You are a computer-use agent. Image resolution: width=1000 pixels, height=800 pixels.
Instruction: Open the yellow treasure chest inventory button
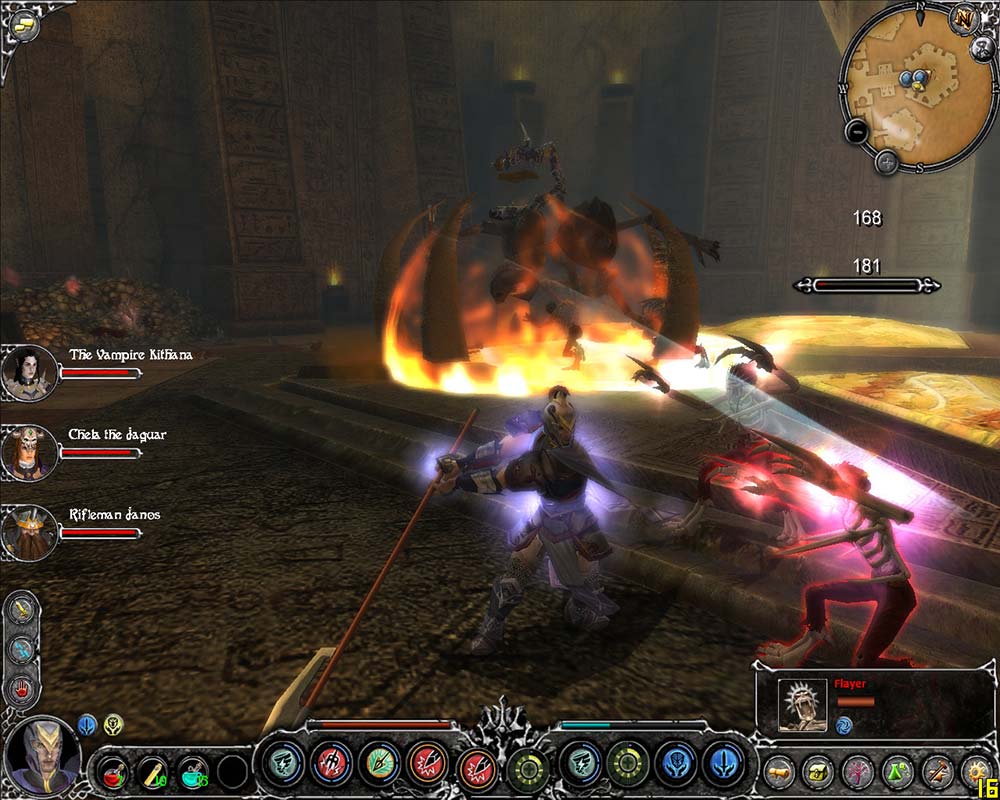pos(818,771)
